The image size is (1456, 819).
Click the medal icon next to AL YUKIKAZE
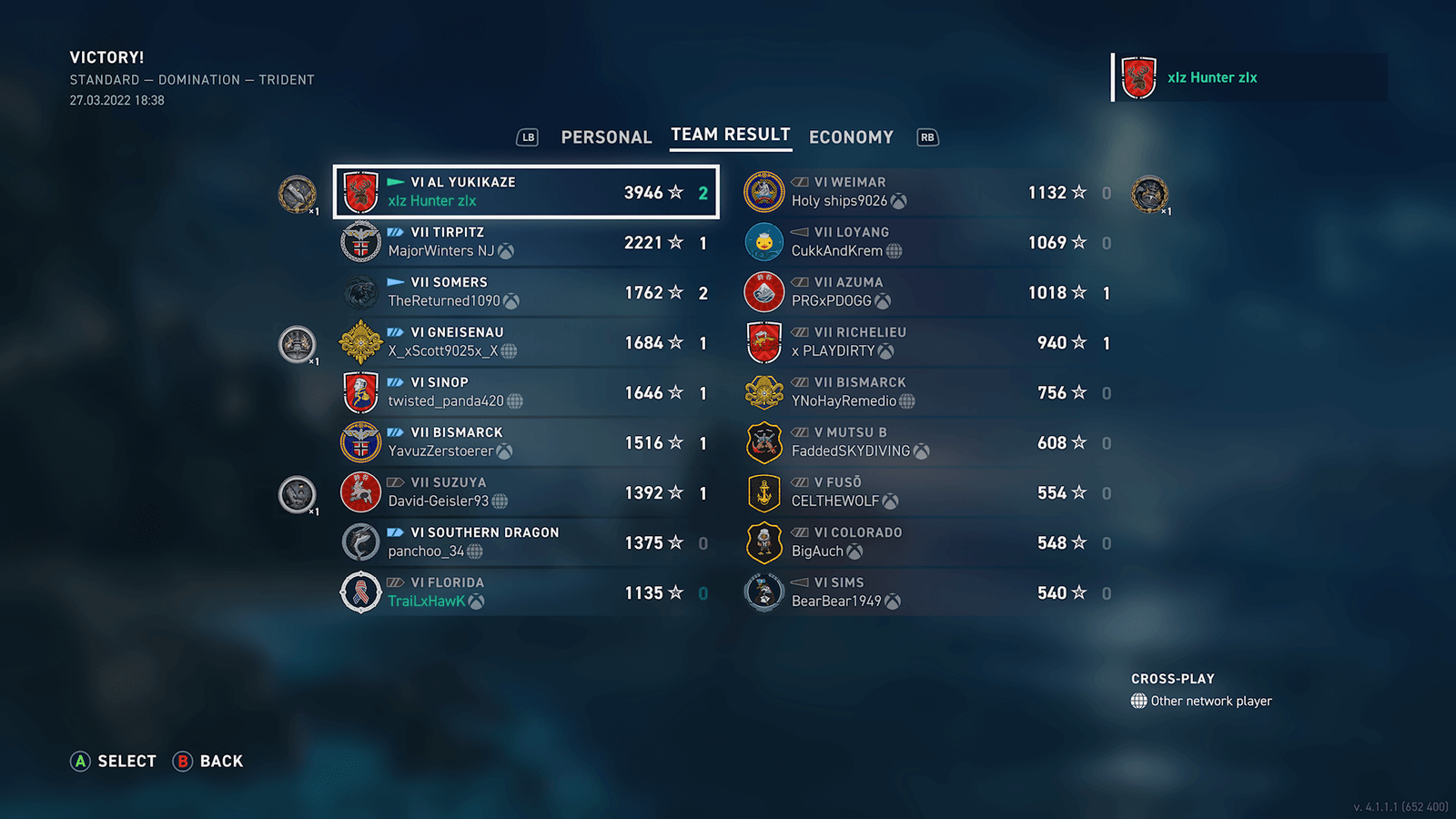click(297, 194)
